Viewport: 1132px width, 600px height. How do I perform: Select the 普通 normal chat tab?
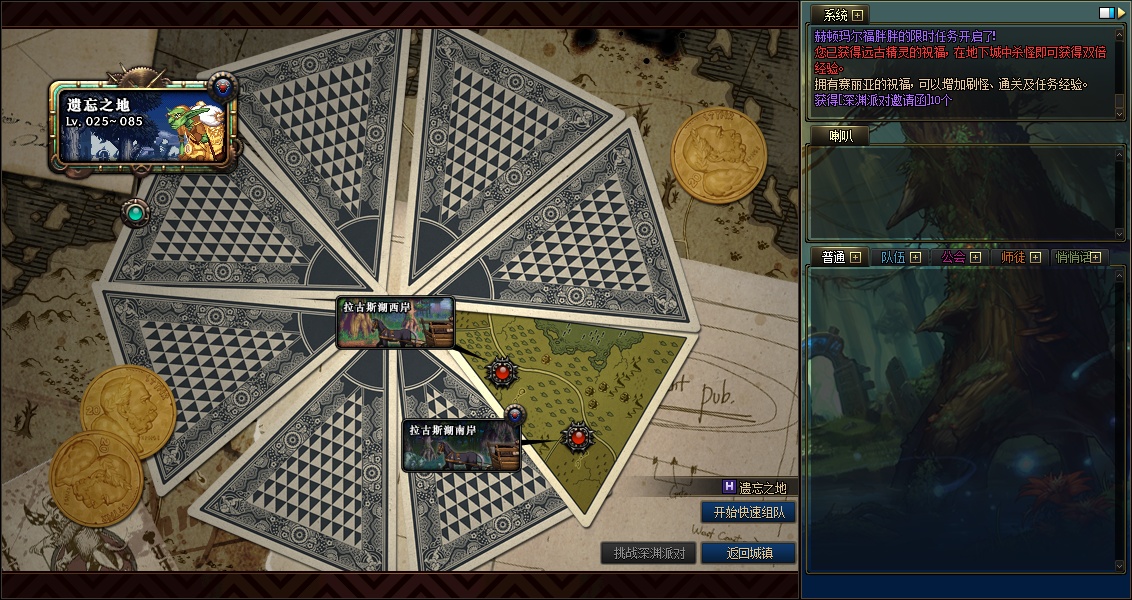point(833,257)
